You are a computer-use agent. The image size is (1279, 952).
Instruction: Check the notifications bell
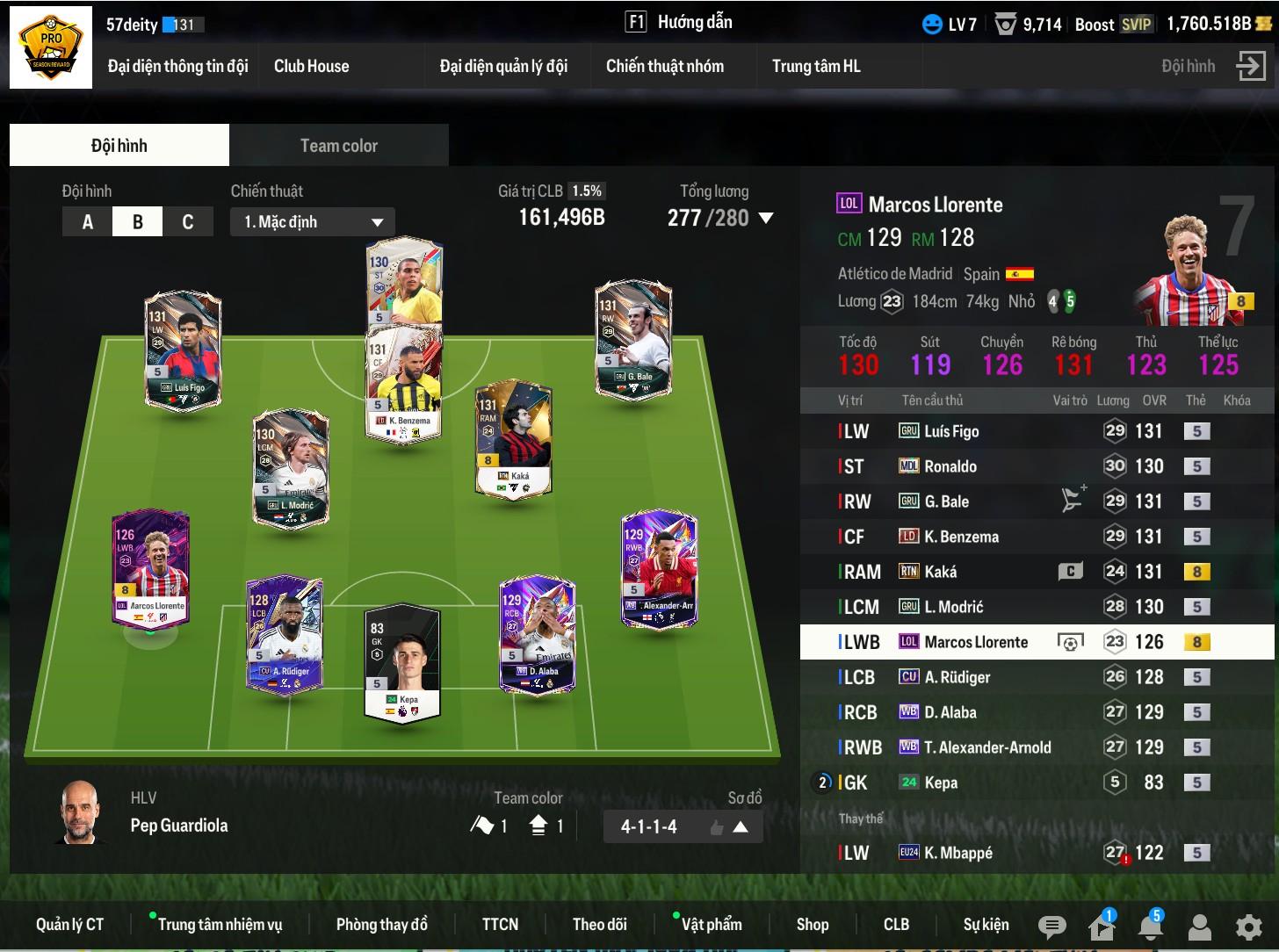pos(1150,927)
